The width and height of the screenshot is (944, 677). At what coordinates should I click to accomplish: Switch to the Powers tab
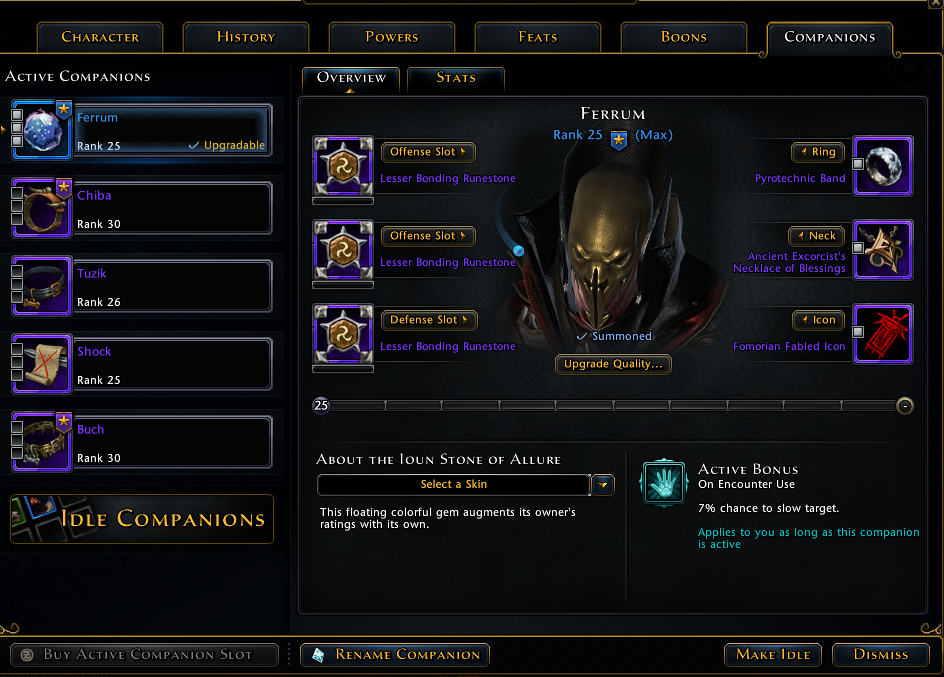pyautogui.click(x=392, y=37)
